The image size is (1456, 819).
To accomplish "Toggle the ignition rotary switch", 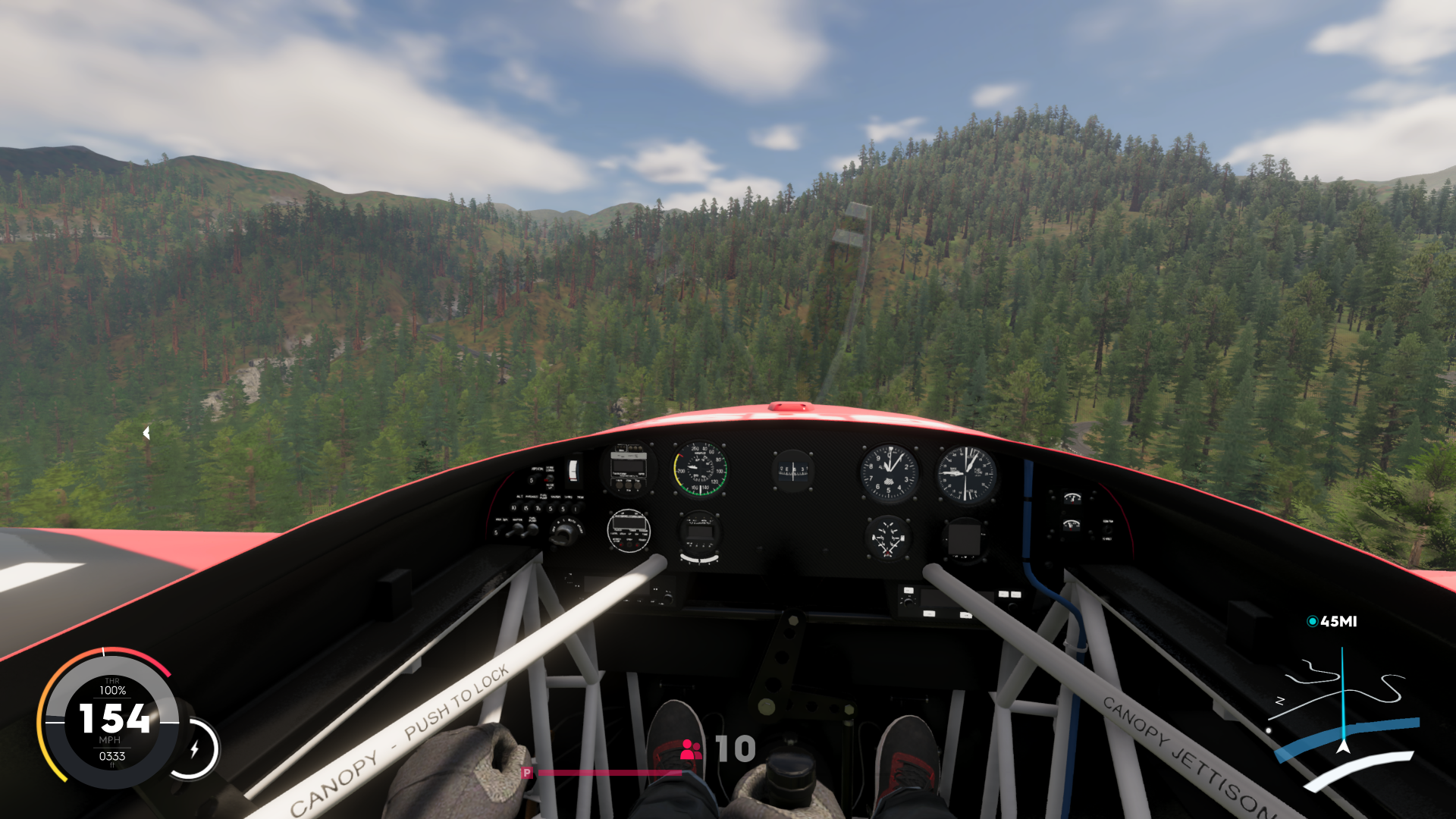I will click(566, 533).
